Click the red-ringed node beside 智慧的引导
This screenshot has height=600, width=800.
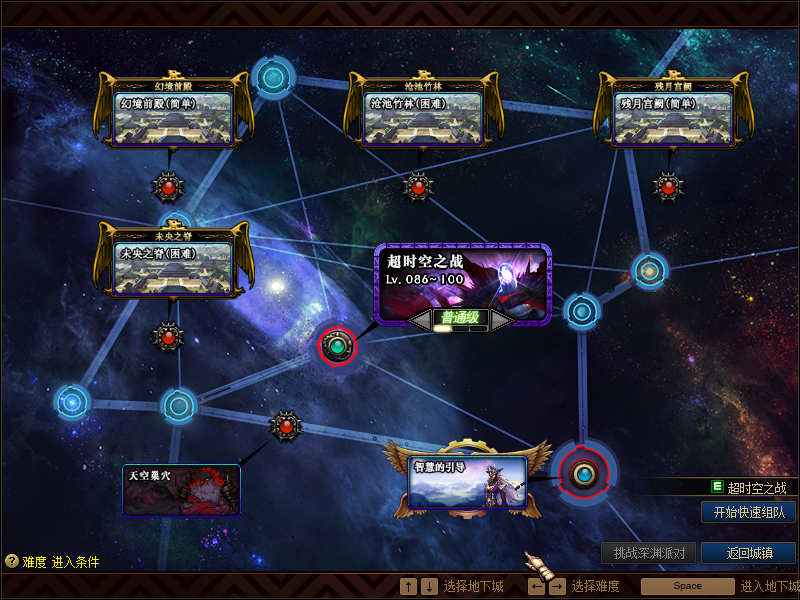click(x=583, y=474)
